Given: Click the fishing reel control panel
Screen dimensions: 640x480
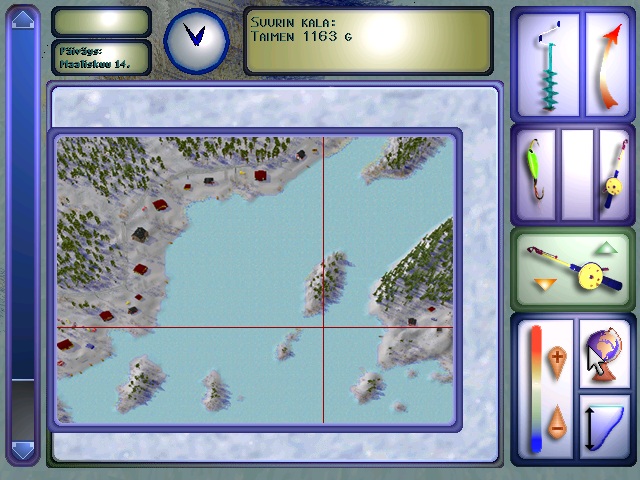Looking at the screenshot, I should point(573,268).
